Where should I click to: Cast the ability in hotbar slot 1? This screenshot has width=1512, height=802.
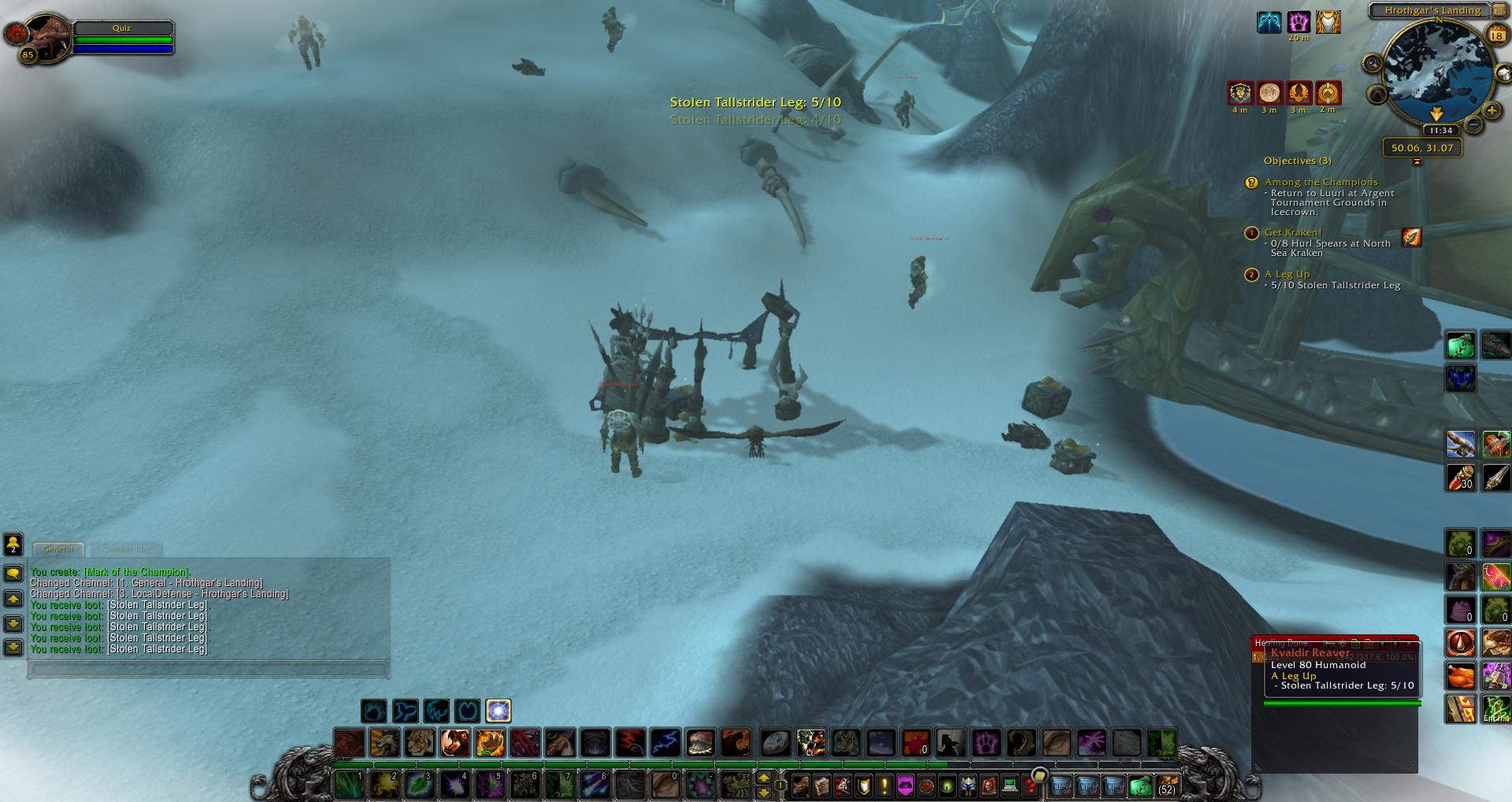348,785
